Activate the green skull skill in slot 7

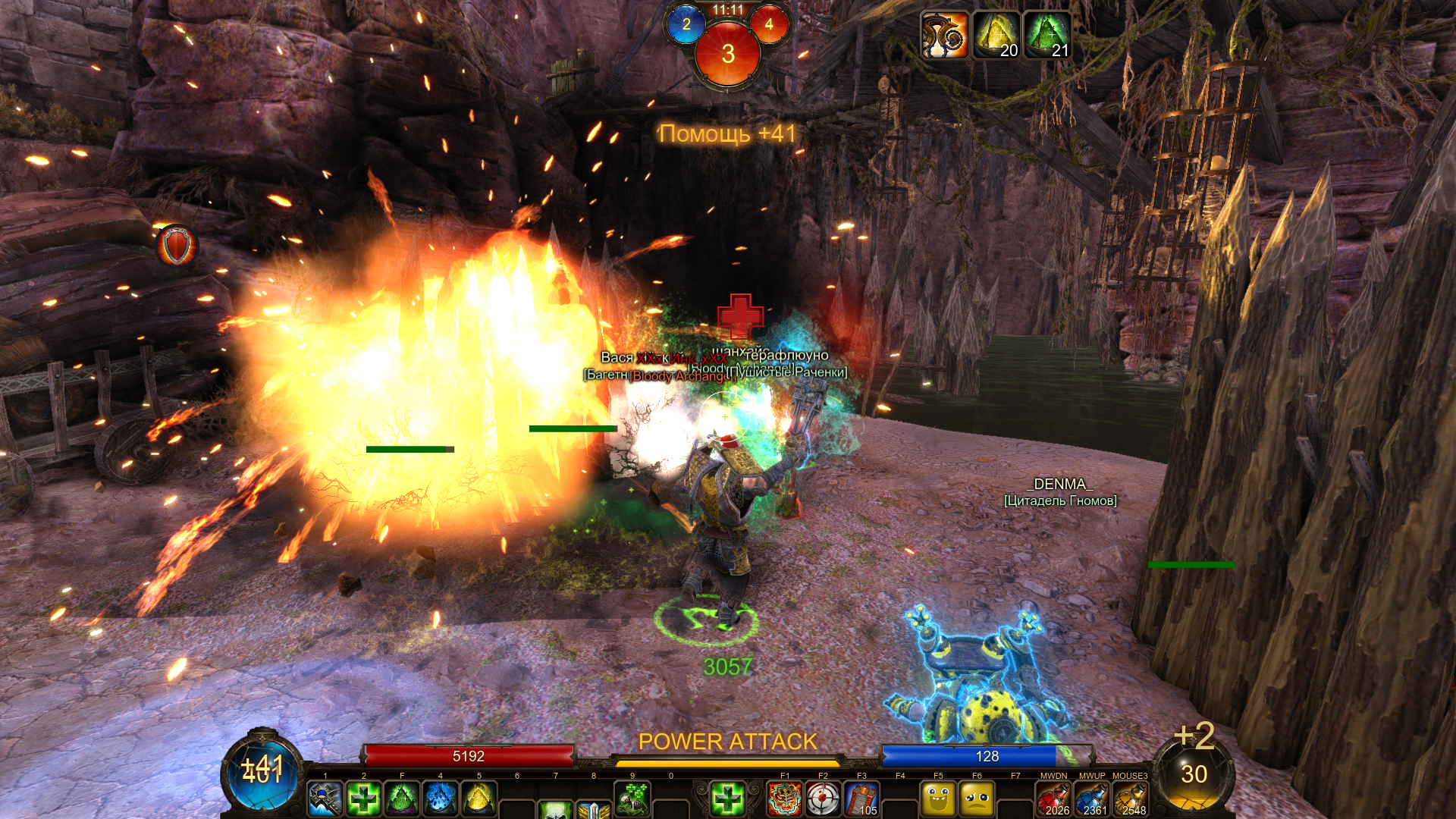[x=556, y=808]
